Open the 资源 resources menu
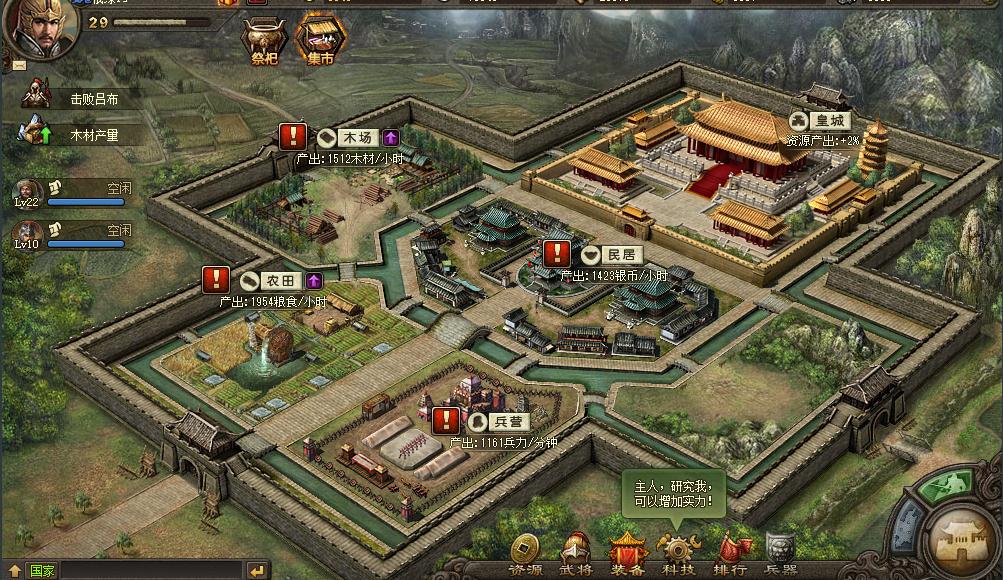 point(525,553)
